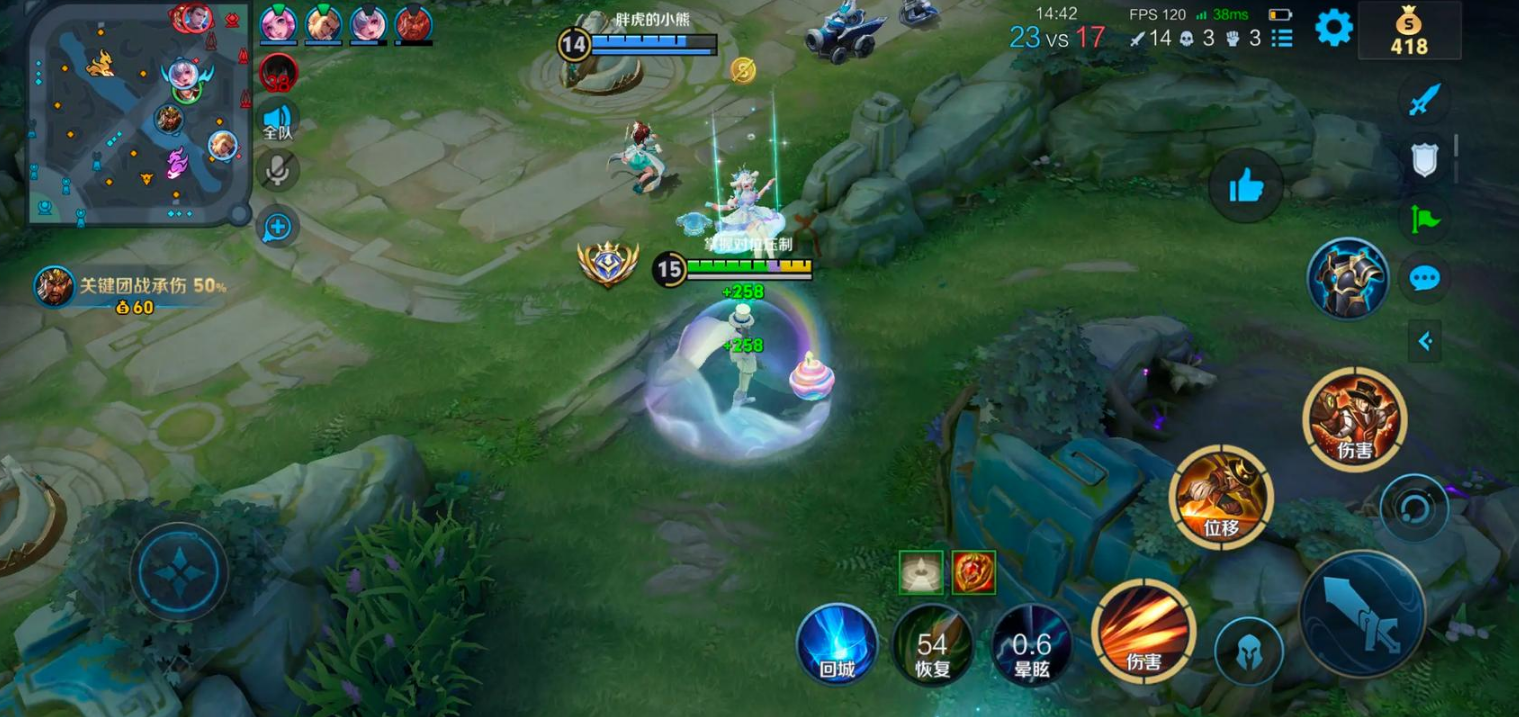Collapse the signal panel with the arrow
This screenshot has width=1519, height=717.
(1425, 342)
